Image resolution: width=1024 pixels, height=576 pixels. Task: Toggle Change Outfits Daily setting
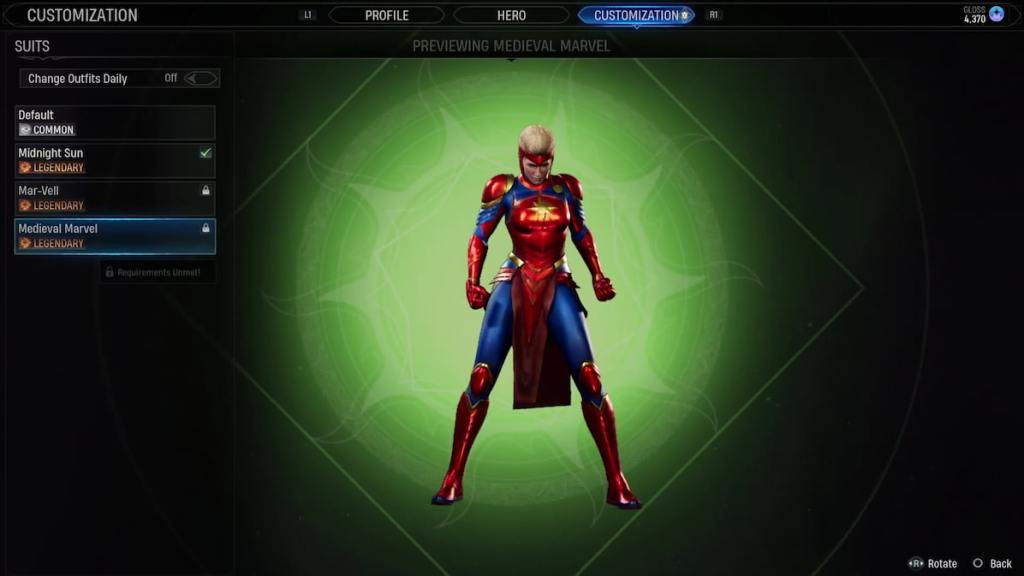tap(200, 78)
